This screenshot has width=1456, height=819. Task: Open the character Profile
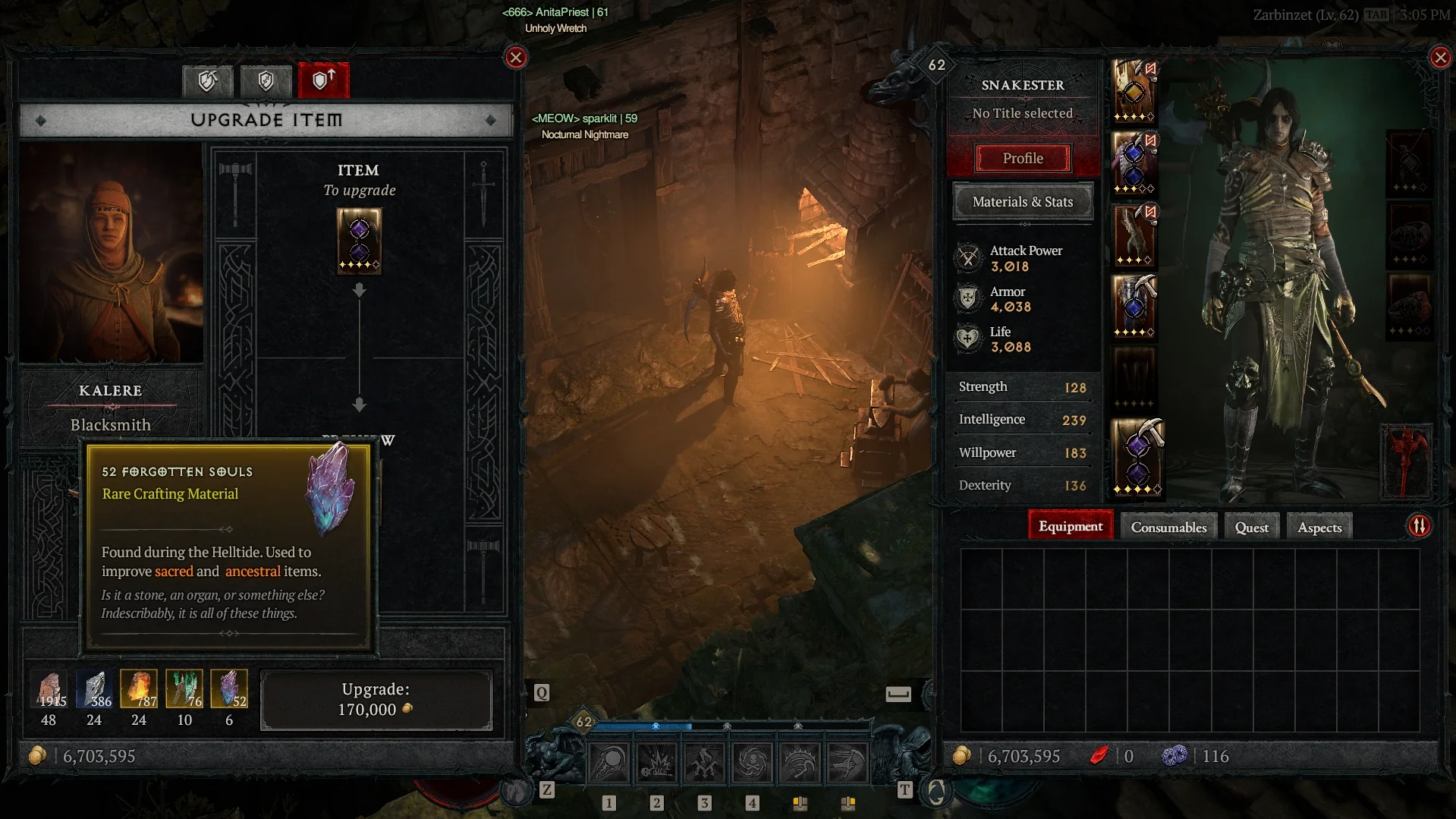(x=1022, y=159)
